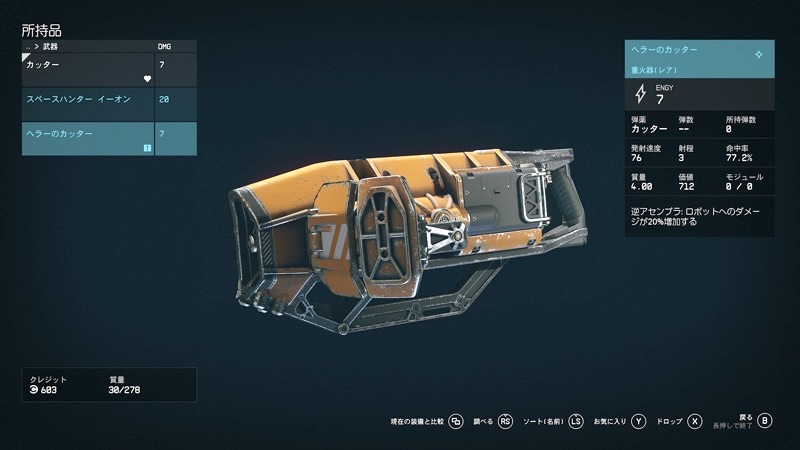This screenshot has height=450, width=800.
Task: Select スペースハンター イーオン in the weapon list
Action: (88, 100)
